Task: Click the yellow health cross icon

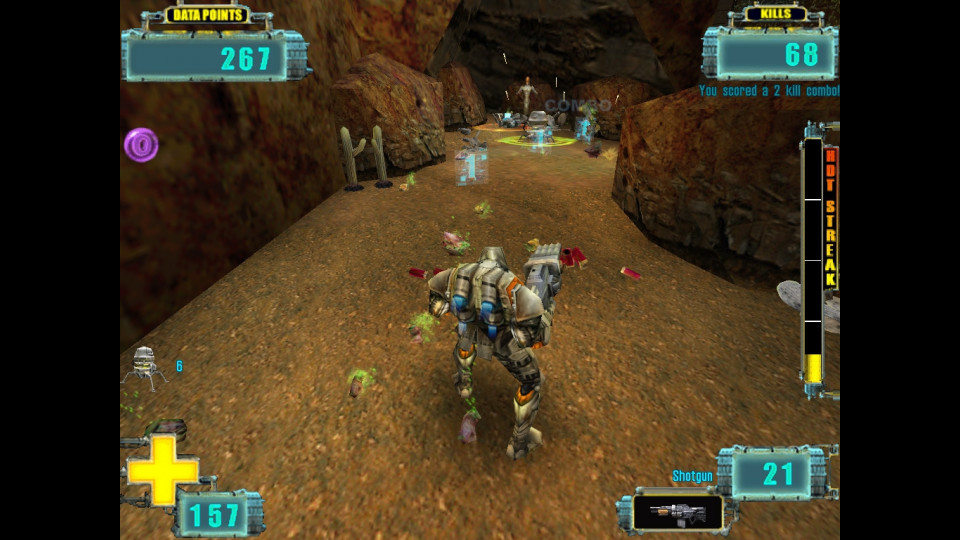Action: (162, 469)
